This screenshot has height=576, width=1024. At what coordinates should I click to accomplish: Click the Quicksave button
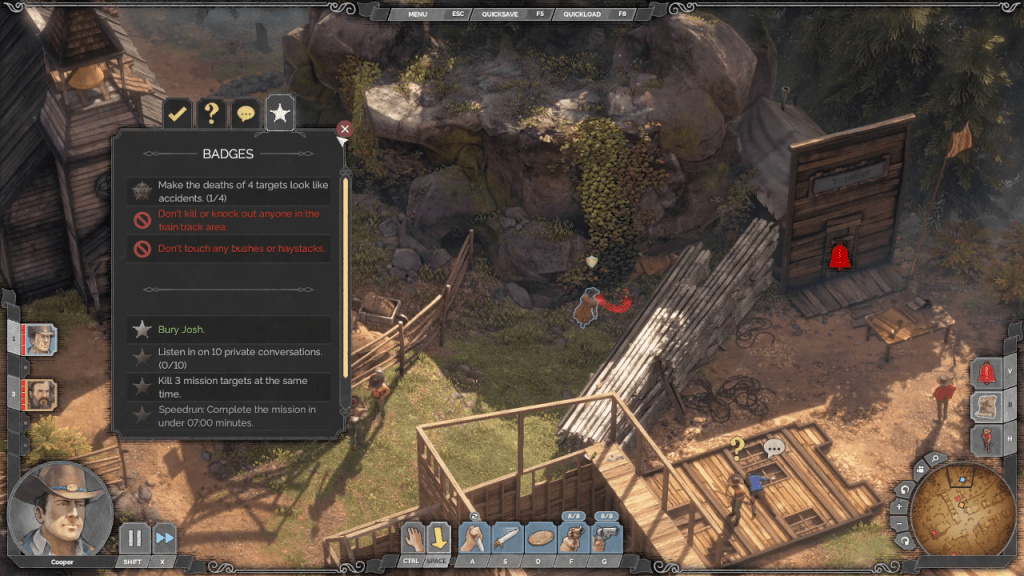[x=500, y=14]
